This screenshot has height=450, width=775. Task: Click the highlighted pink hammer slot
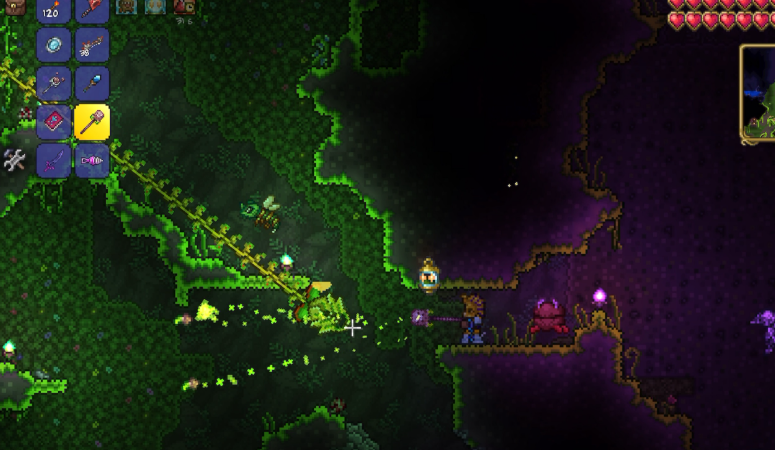click(91, 122)
